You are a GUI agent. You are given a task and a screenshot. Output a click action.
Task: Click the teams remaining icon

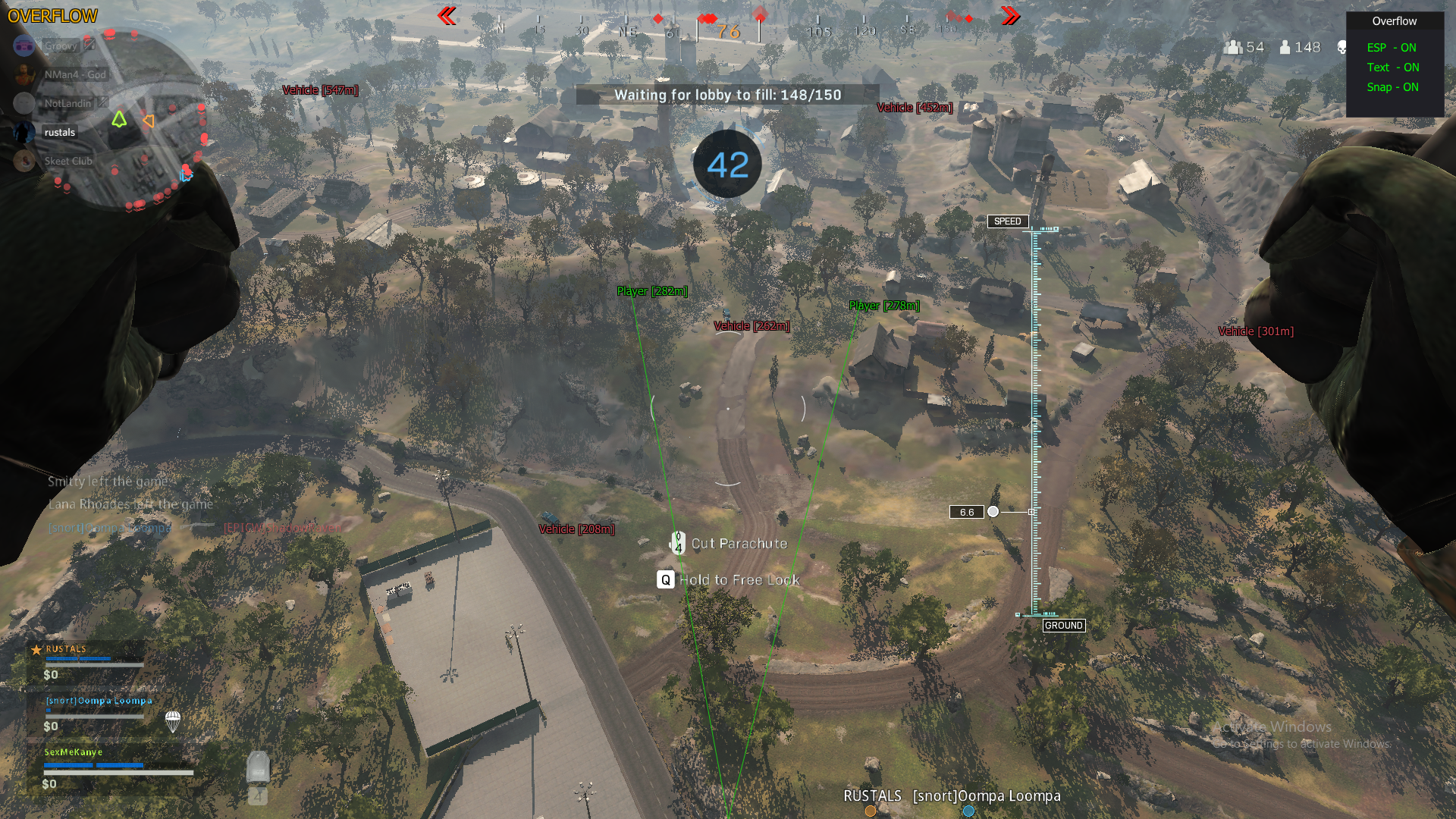(1233, 47)
